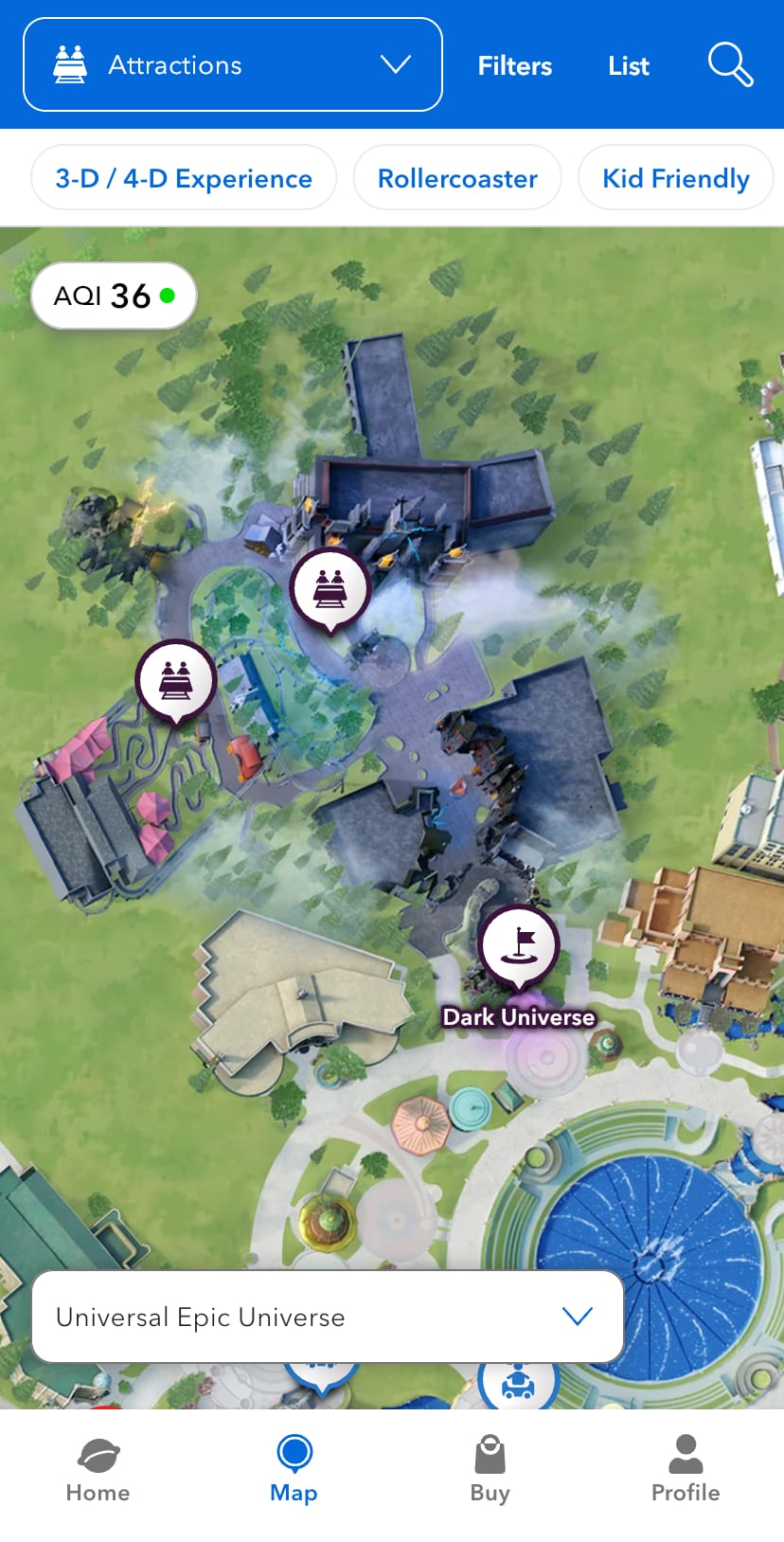Select the 3-D / 4-D Experience filter chip
Image resolution: width=784 pixels, height=1542 pixels.
coord(184,178)
